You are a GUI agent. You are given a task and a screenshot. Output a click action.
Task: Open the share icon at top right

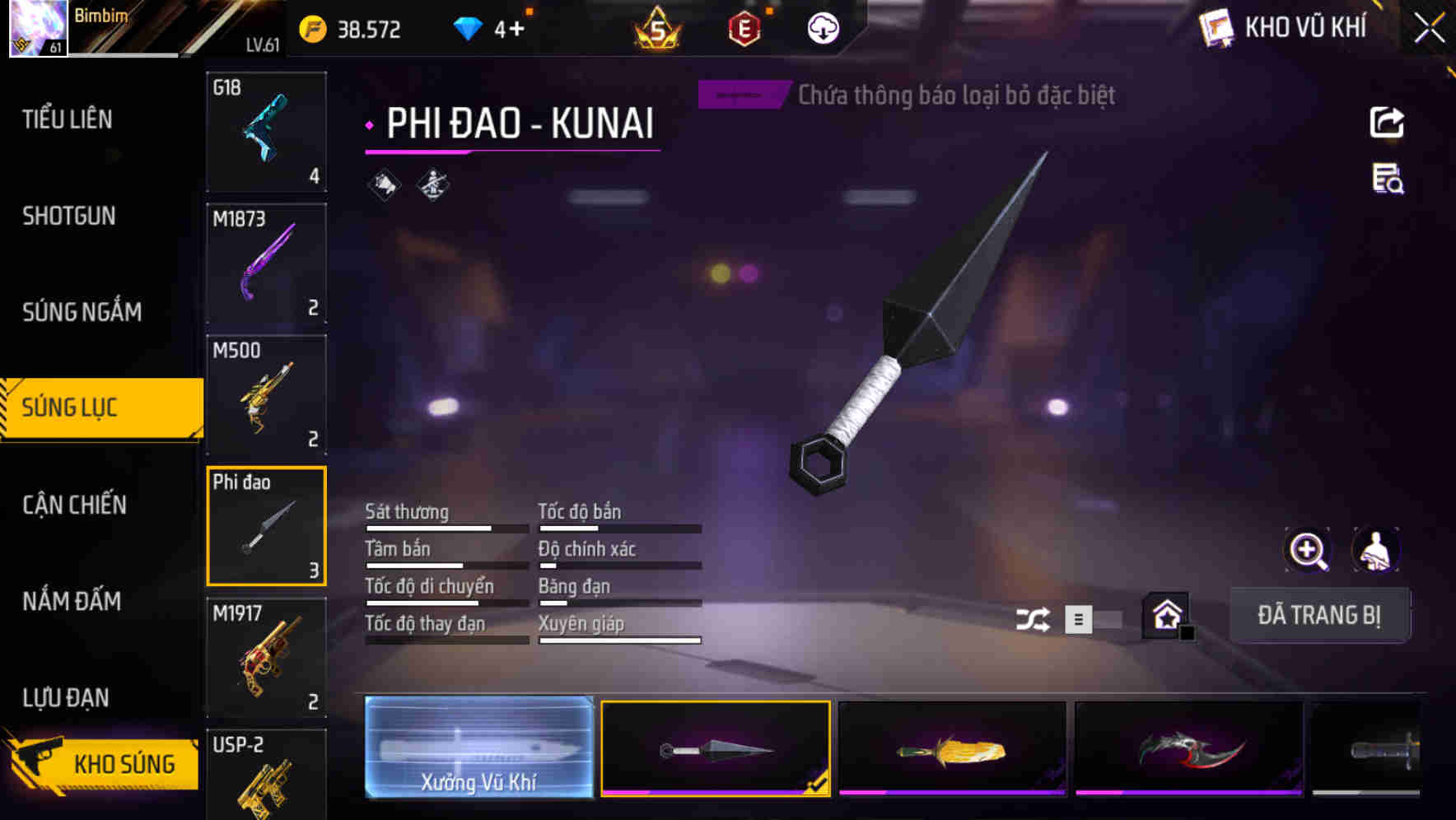pos(1387,121)
